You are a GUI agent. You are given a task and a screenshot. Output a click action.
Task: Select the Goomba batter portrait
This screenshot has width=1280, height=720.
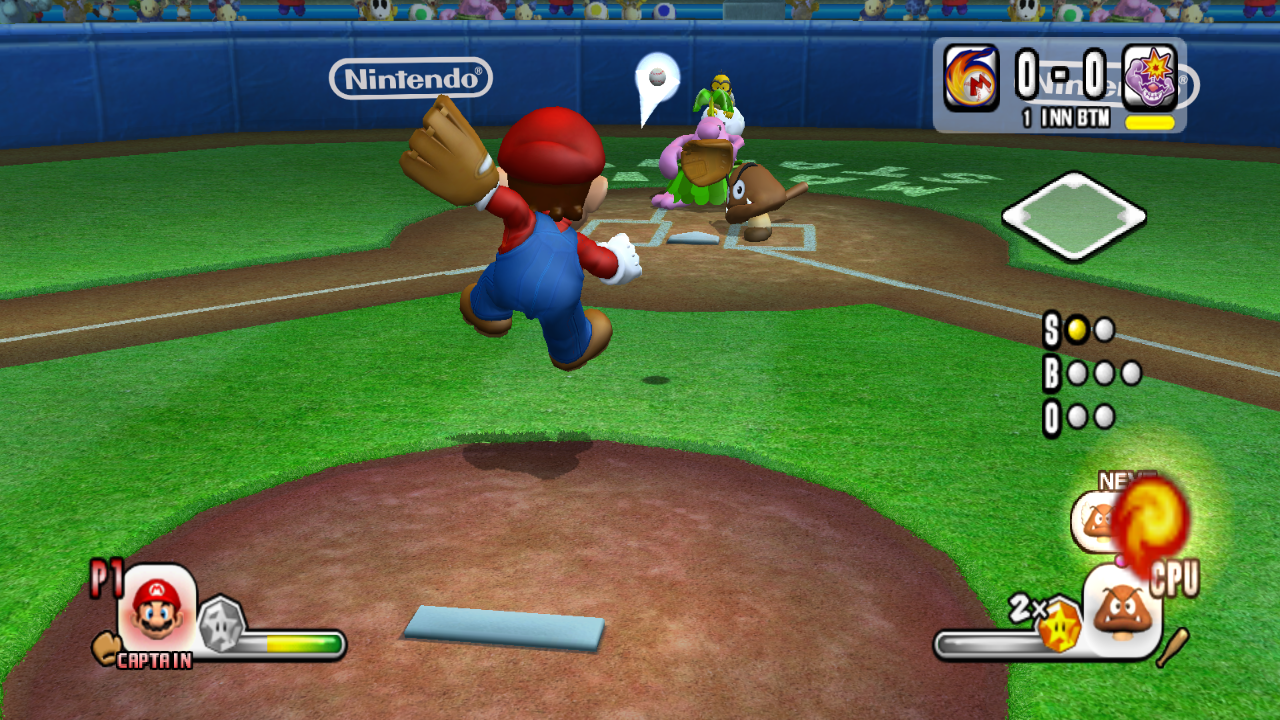1121,611
